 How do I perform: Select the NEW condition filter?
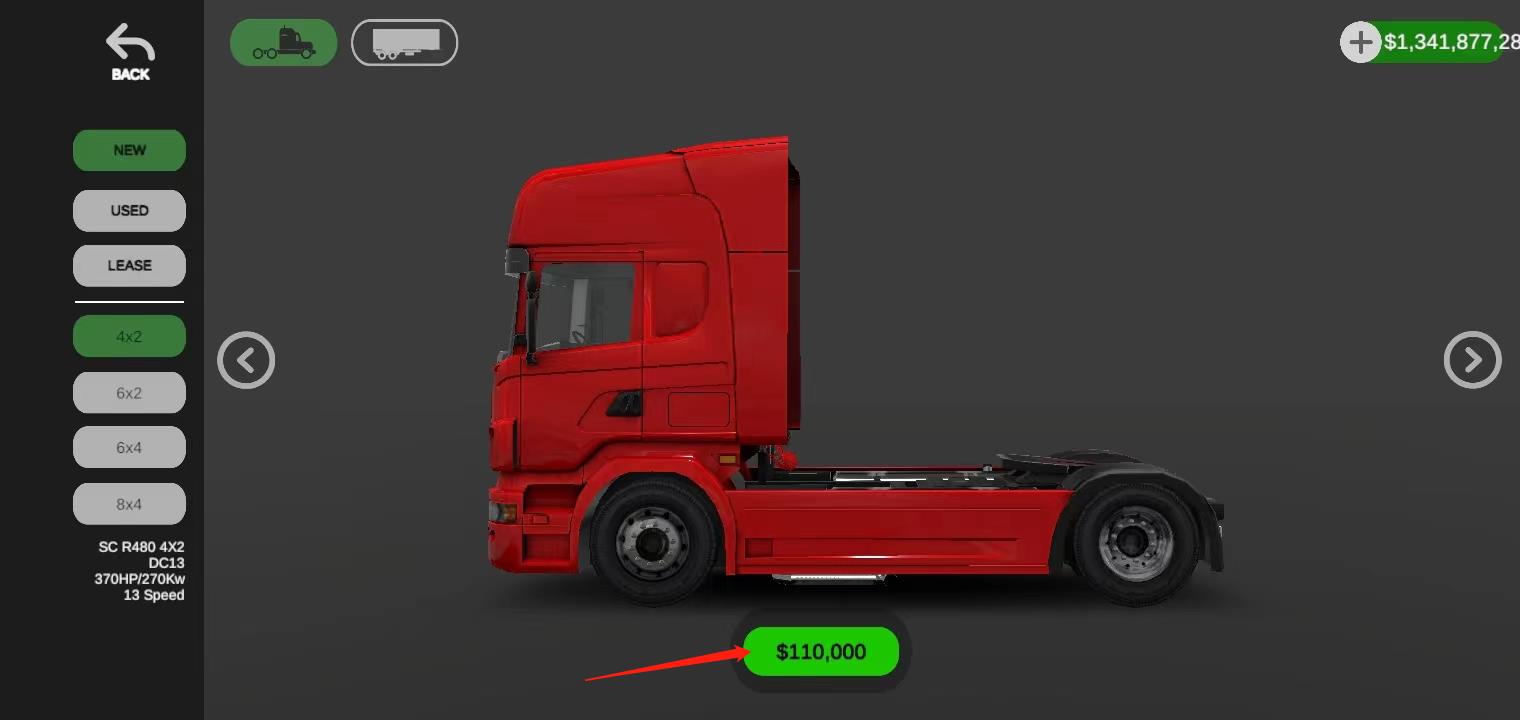coord(129,150)
